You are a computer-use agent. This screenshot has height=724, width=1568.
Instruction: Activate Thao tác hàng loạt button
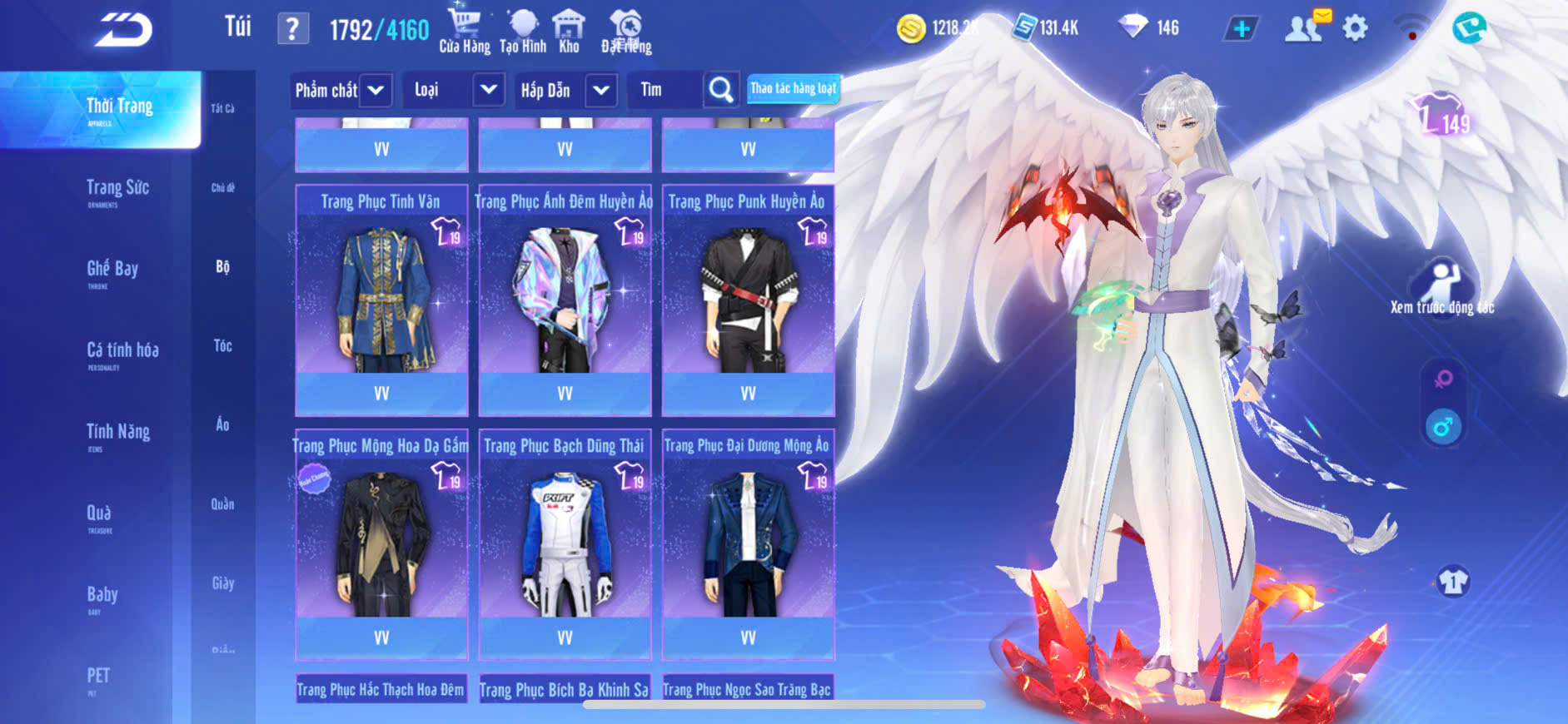[793, 88]
